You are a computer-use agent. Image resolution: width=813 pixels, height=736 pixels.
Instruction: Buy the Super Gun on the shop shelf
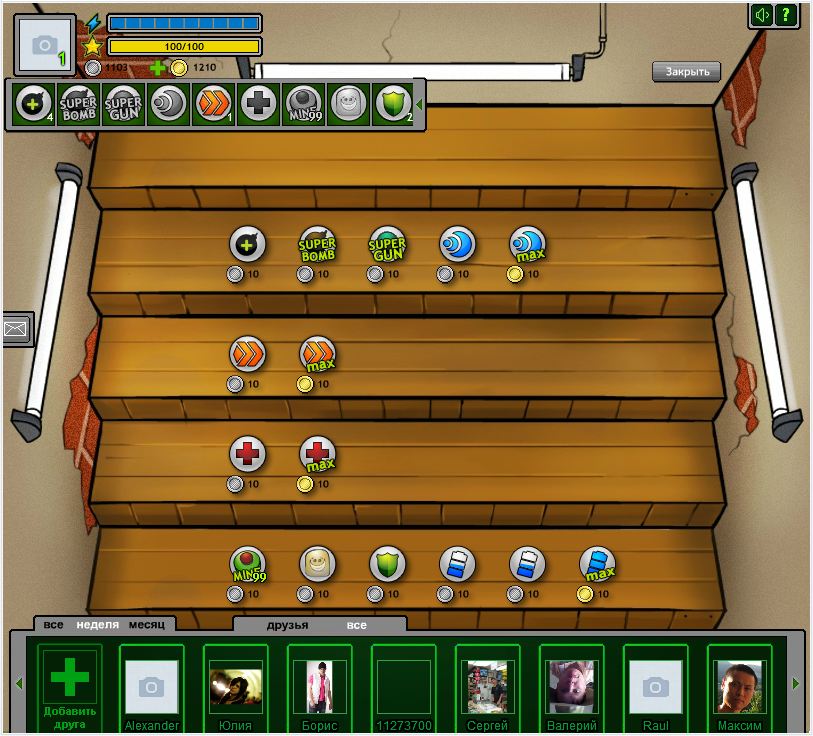click(387, 245)
